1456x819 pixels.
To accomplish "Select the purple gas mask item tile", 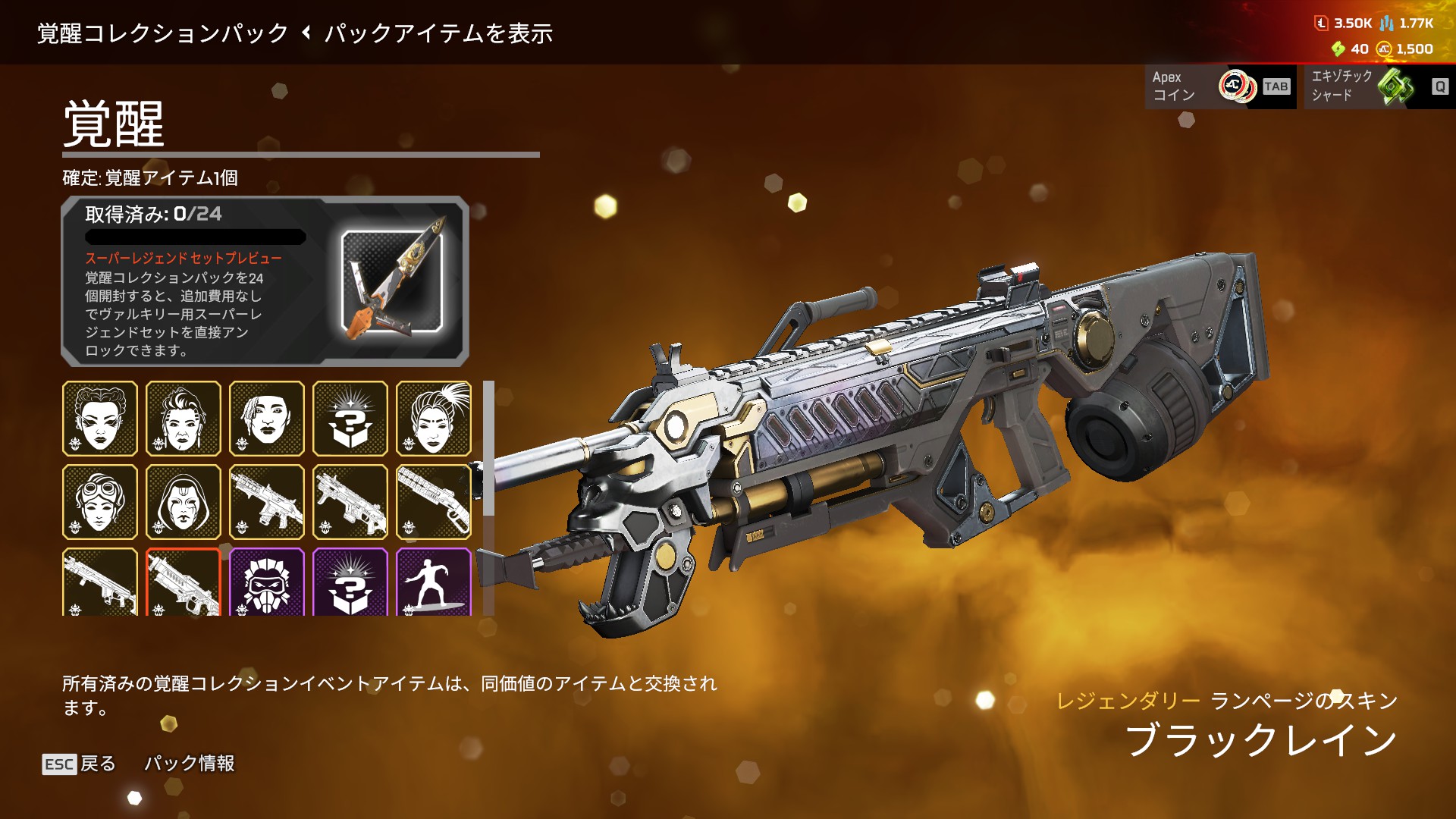I will pyautogui.click(x=267, y=582).
